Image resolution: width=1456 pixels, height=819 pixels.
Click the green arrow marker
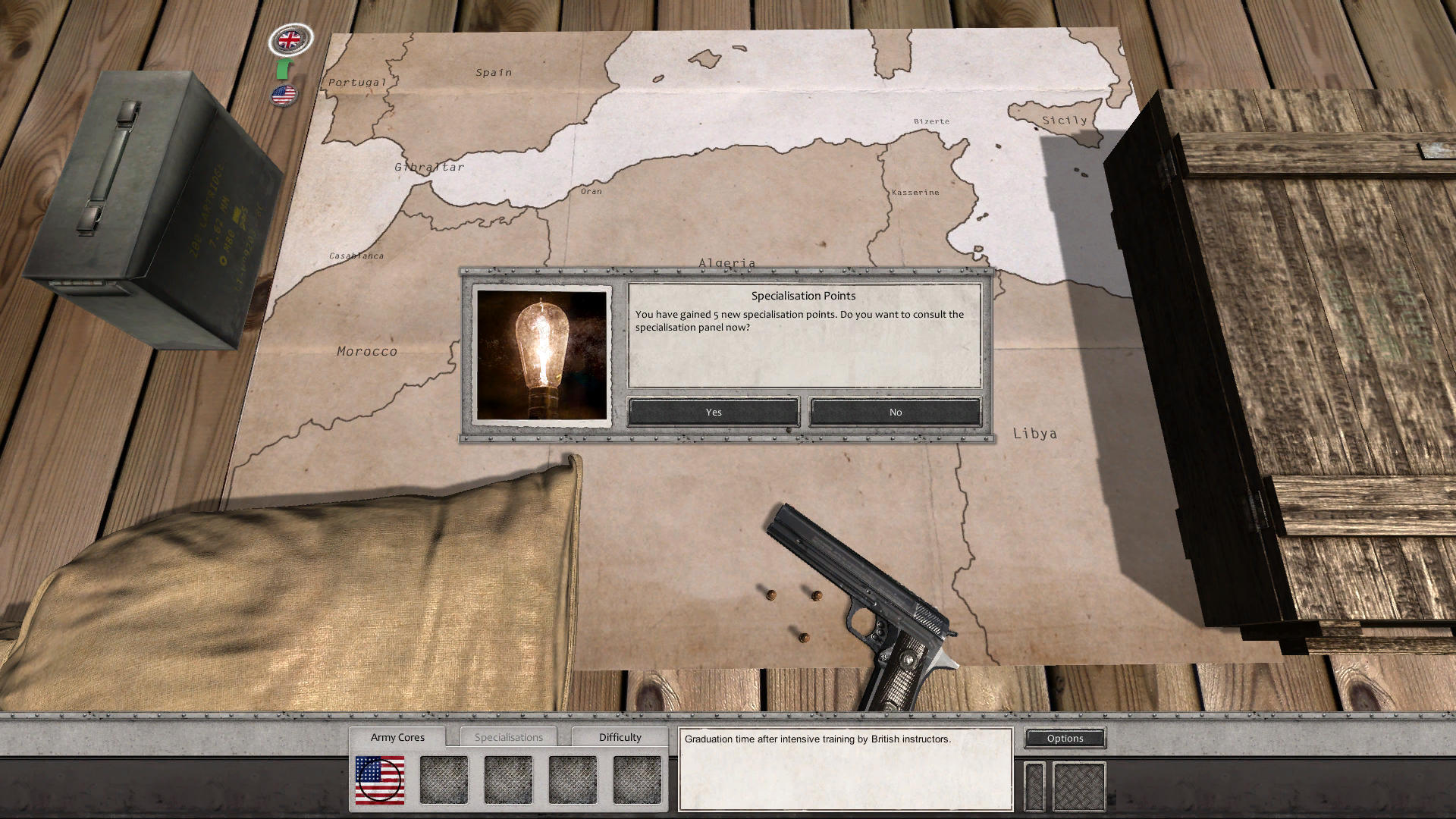[282, 70]
